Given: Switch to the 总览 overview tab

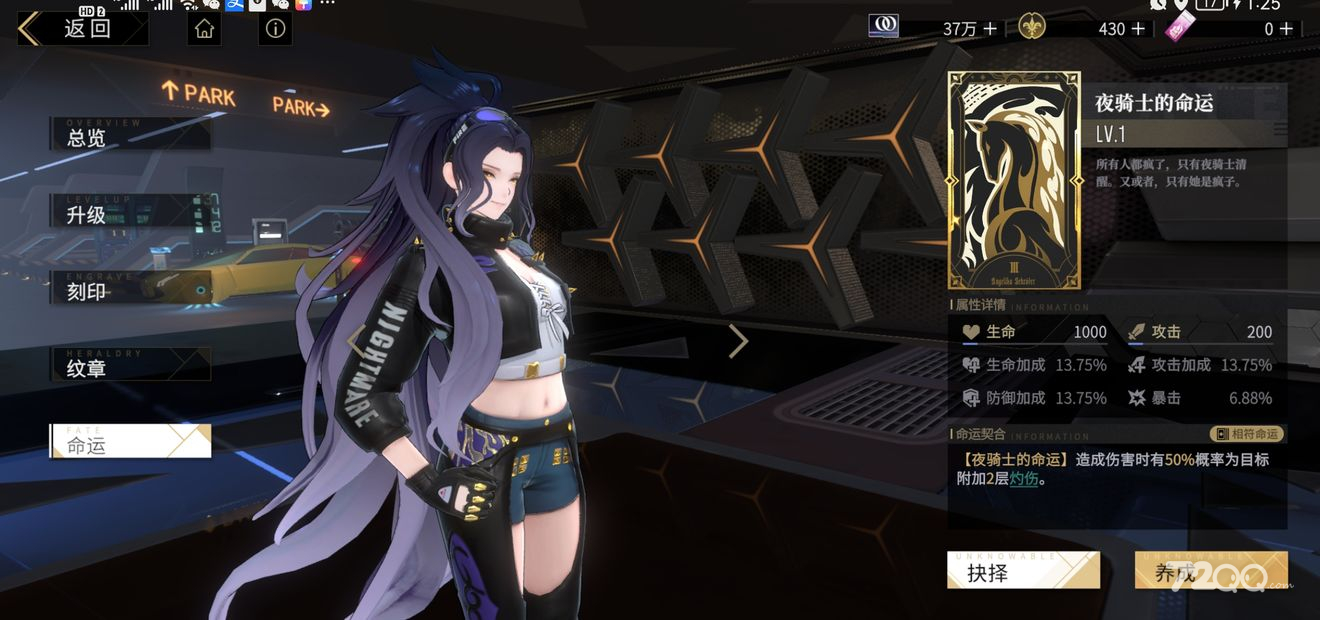Looking at the screenshot, I should 130,136.
